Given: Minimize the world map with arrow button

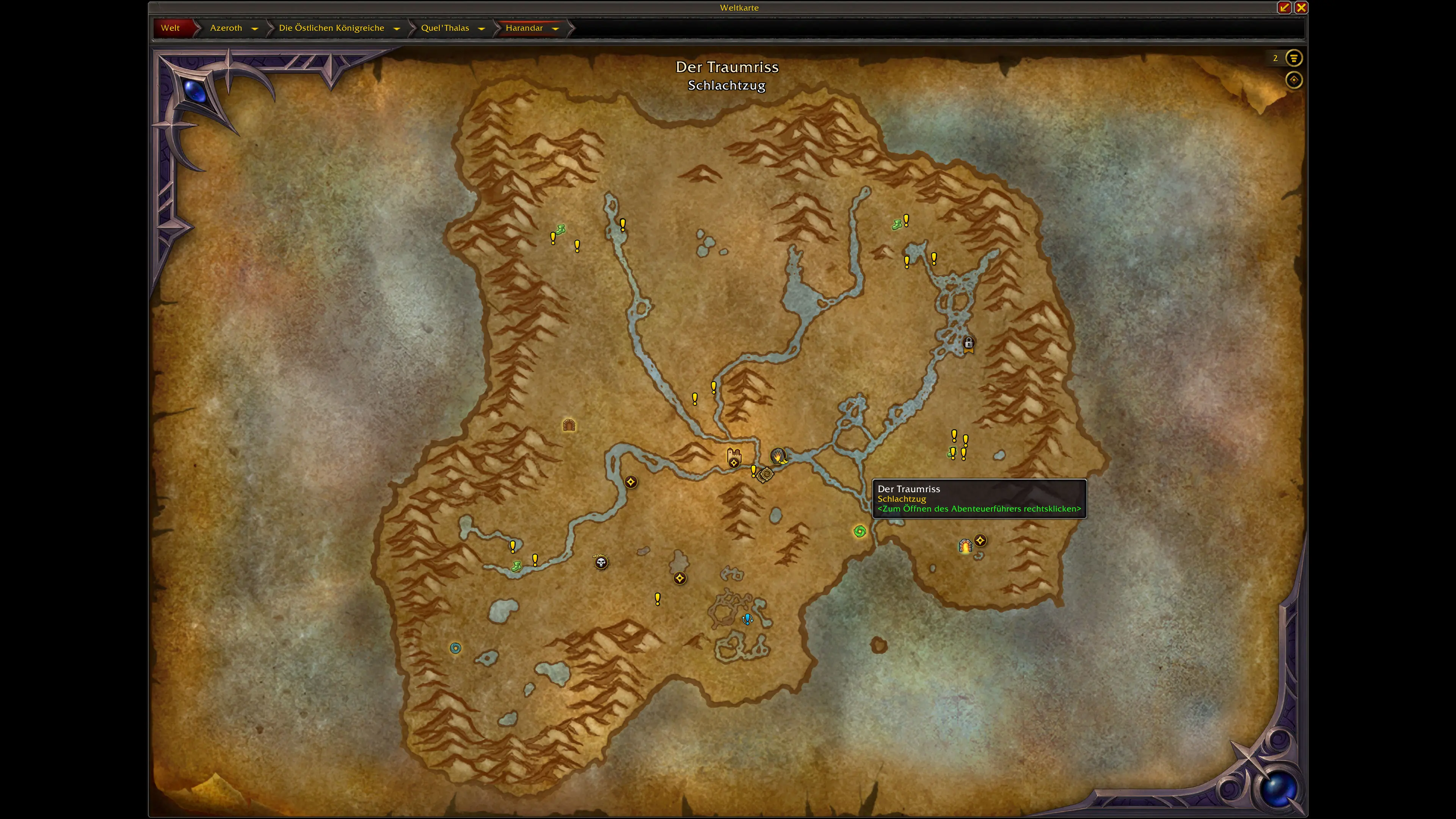Looking at the screenshot, I should 1284,7.
